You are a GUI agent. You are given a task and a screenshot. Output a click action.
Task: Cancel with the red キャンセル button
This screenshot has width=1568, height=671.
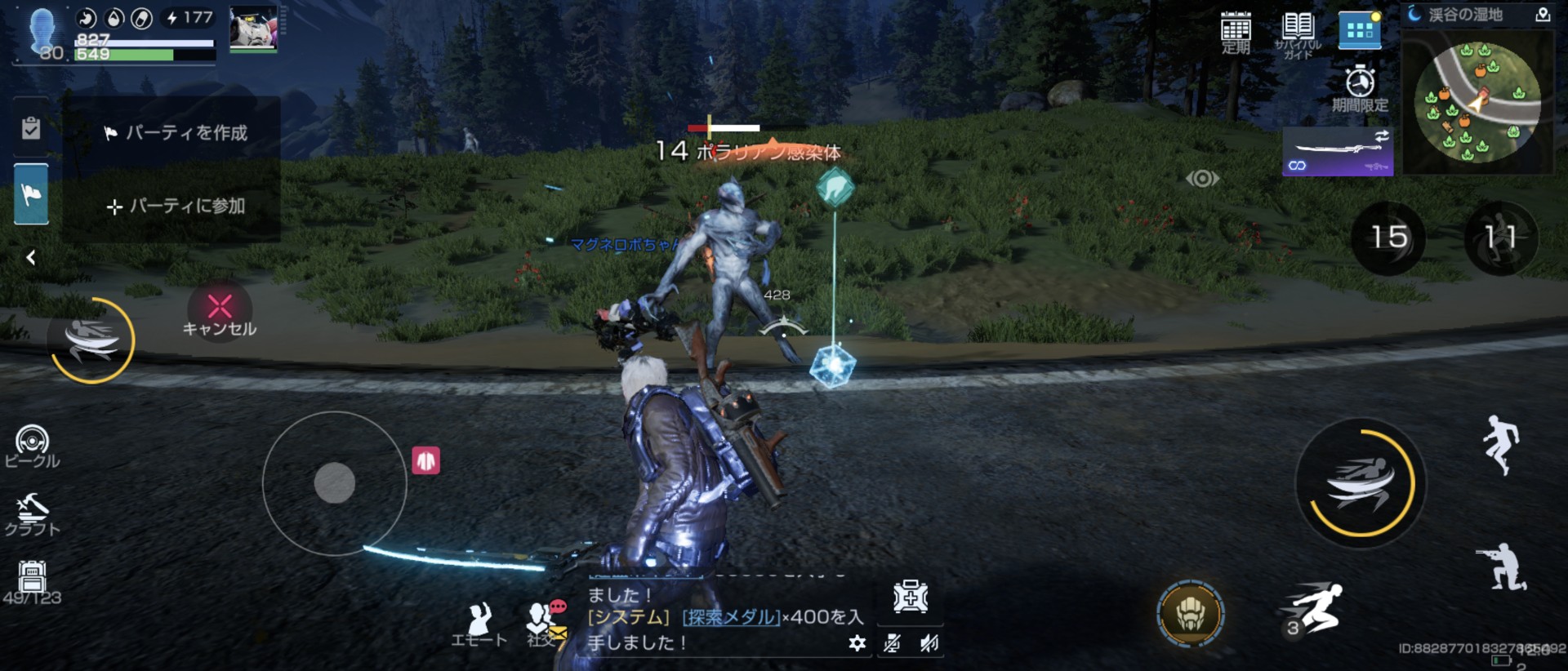click(219, 313)
